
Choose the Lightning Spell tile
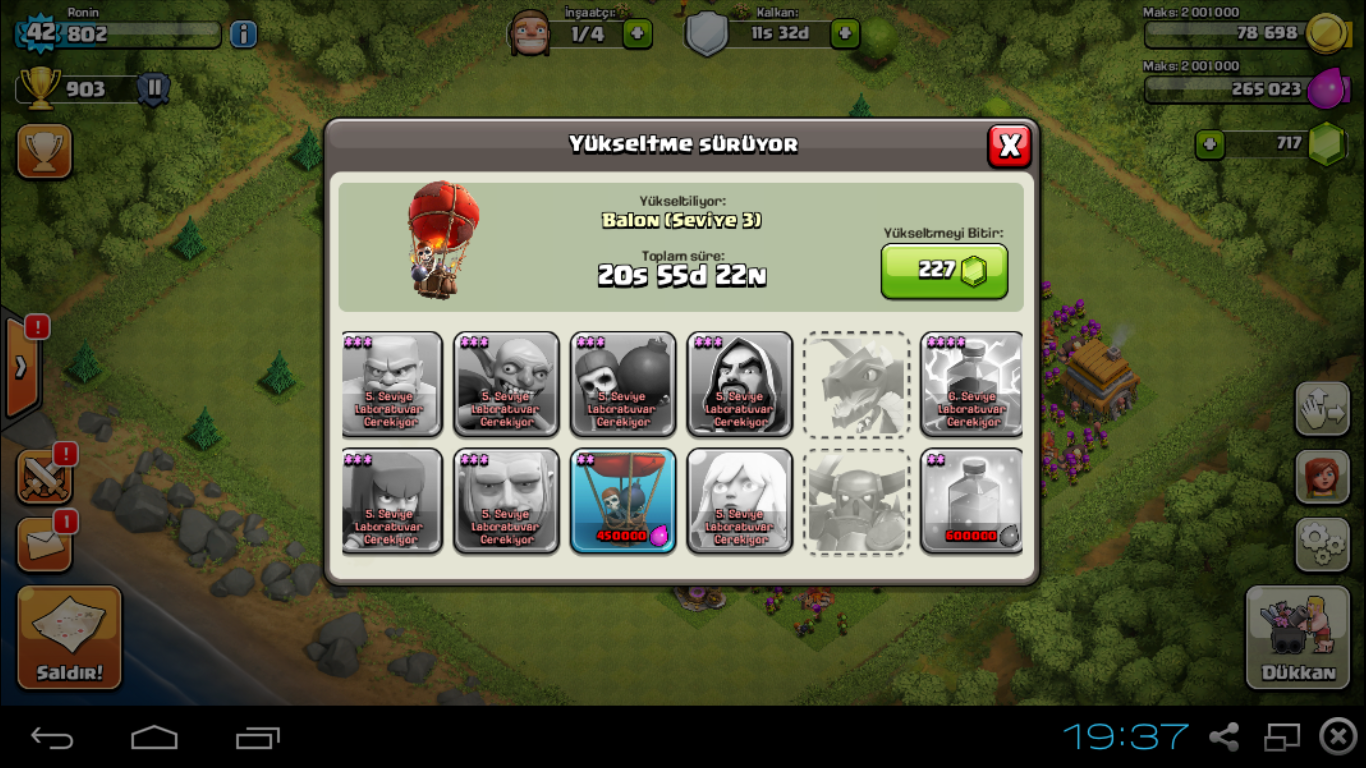point(972,385)
